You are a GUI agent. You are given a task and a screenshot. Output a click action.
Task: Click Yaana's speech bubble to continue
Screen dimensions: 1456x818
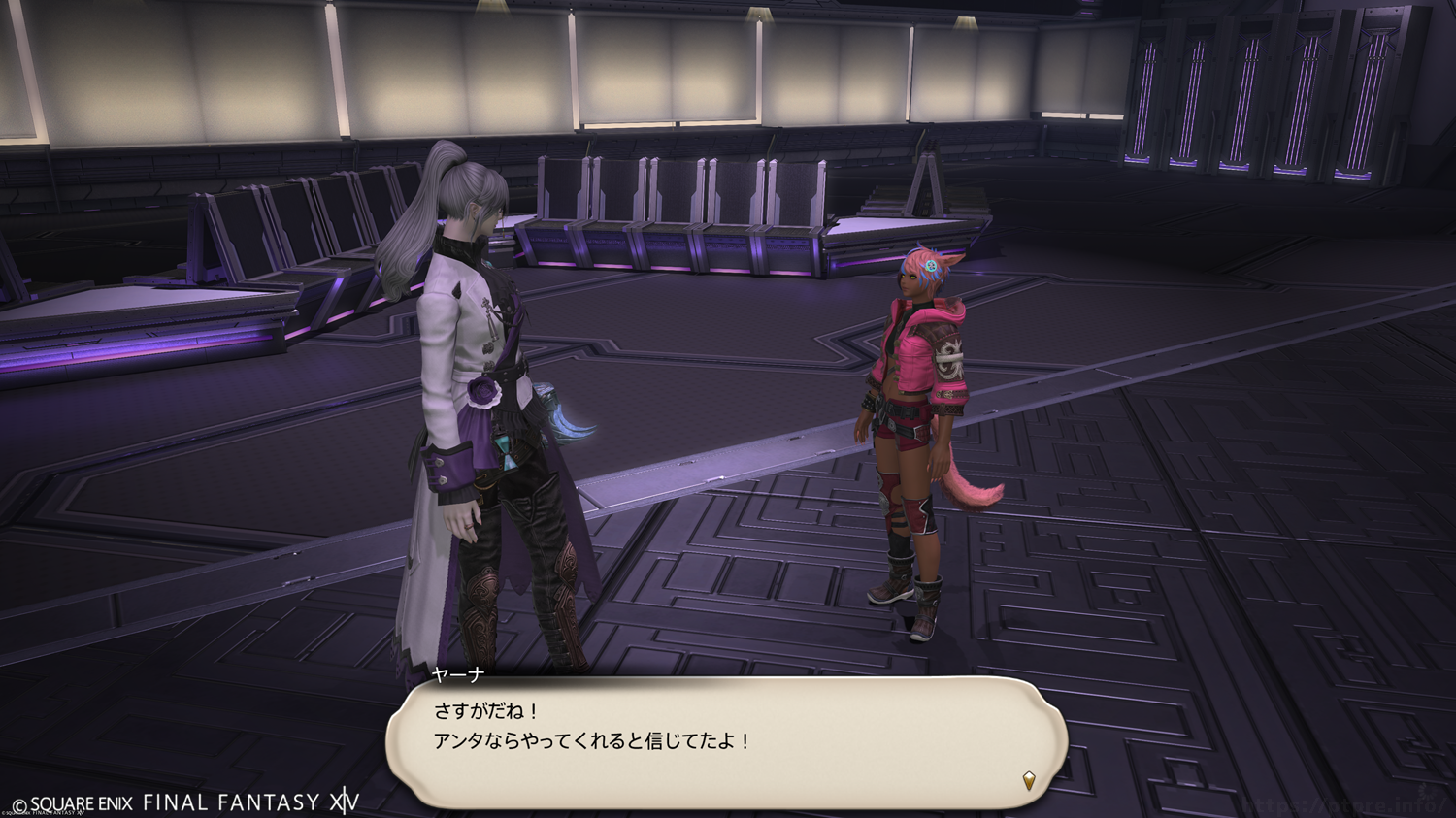[726, 741]
